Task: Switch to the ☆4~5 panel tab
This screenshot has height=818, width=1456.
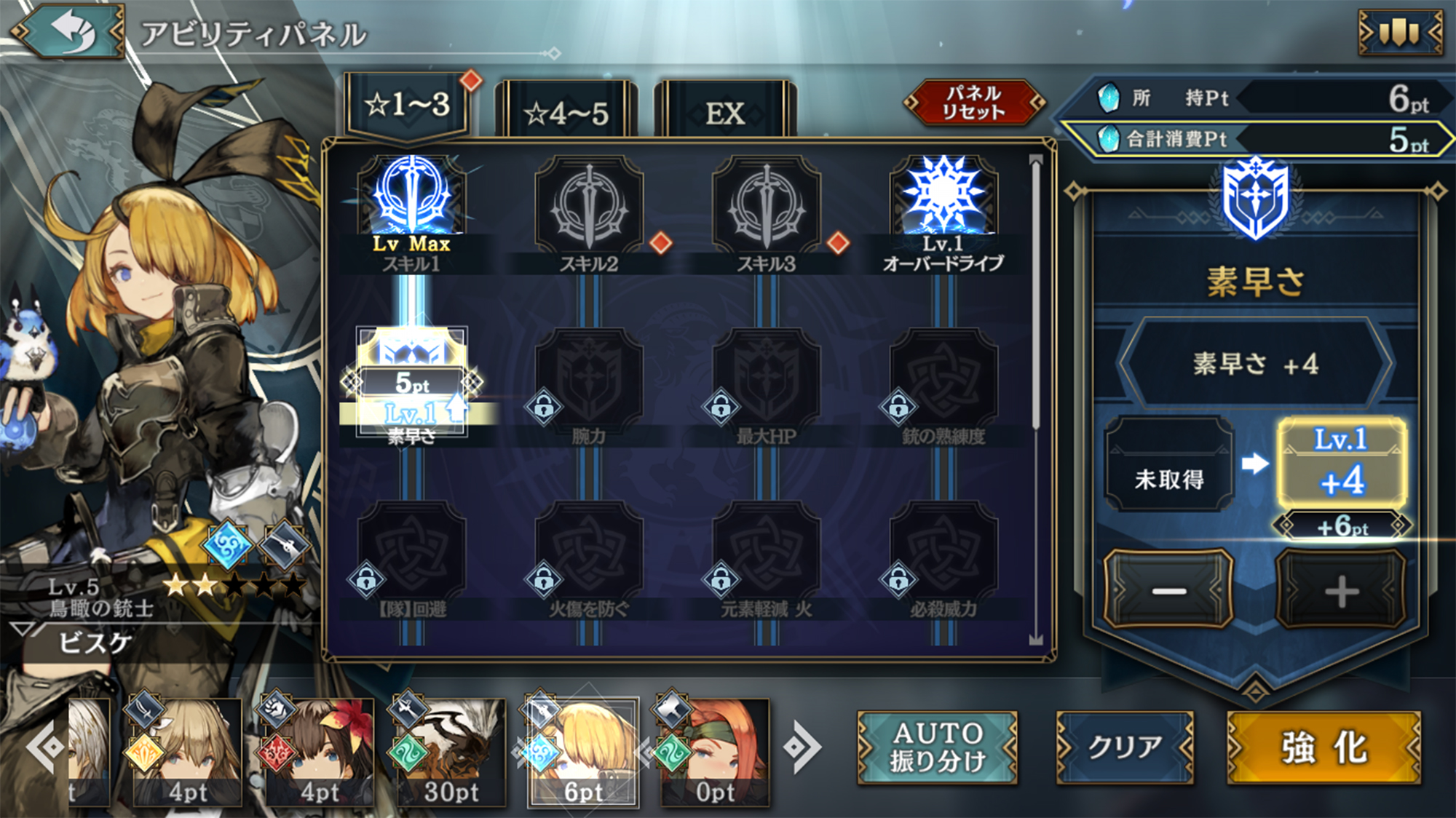Action: point(566,111)
